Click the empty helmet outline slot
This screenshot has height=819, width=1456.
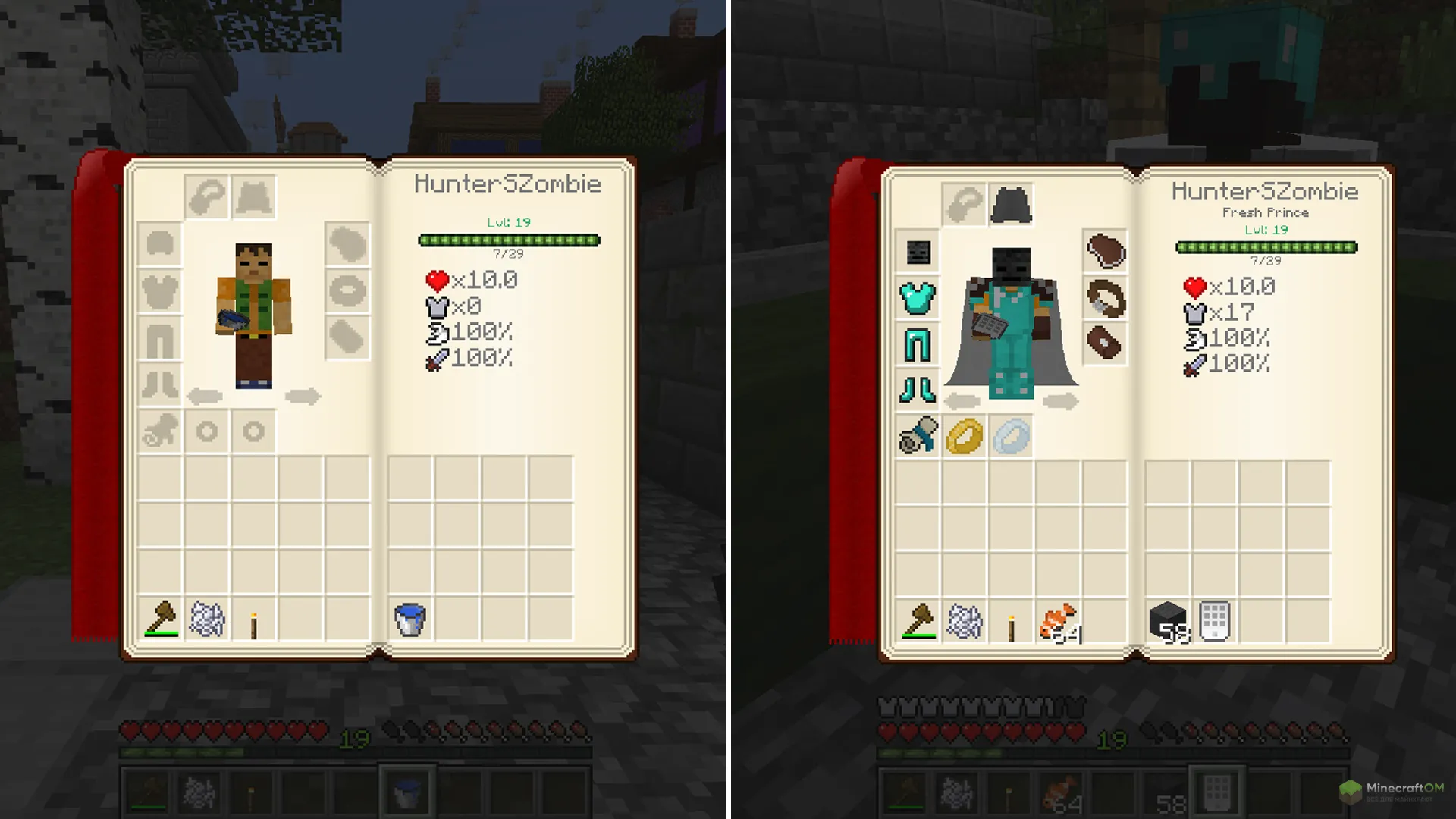pyautogui.click(x=160, y=244)
